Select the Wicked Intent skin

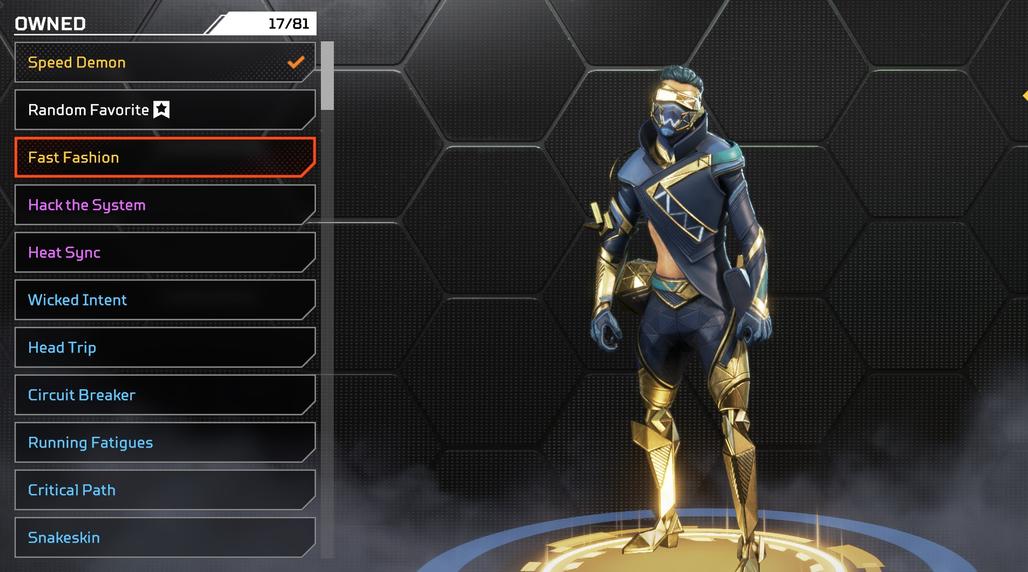tap(165, 300)
